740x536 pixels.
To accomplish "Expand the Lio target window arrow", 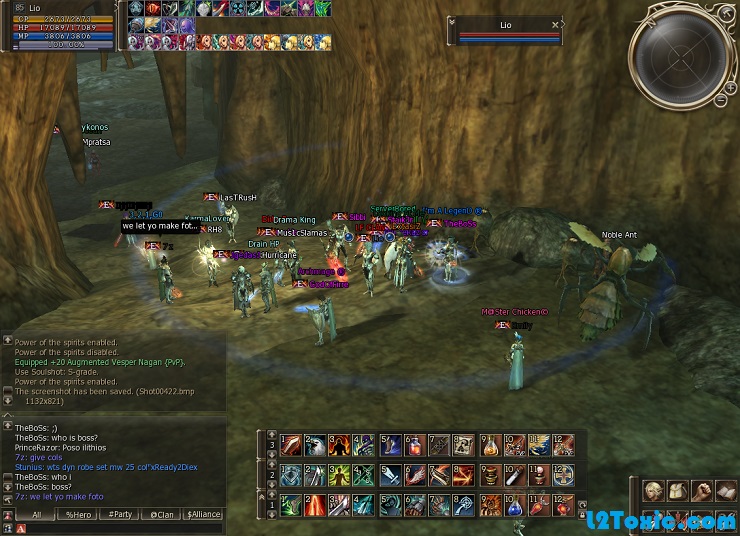I will pos(452,21).
